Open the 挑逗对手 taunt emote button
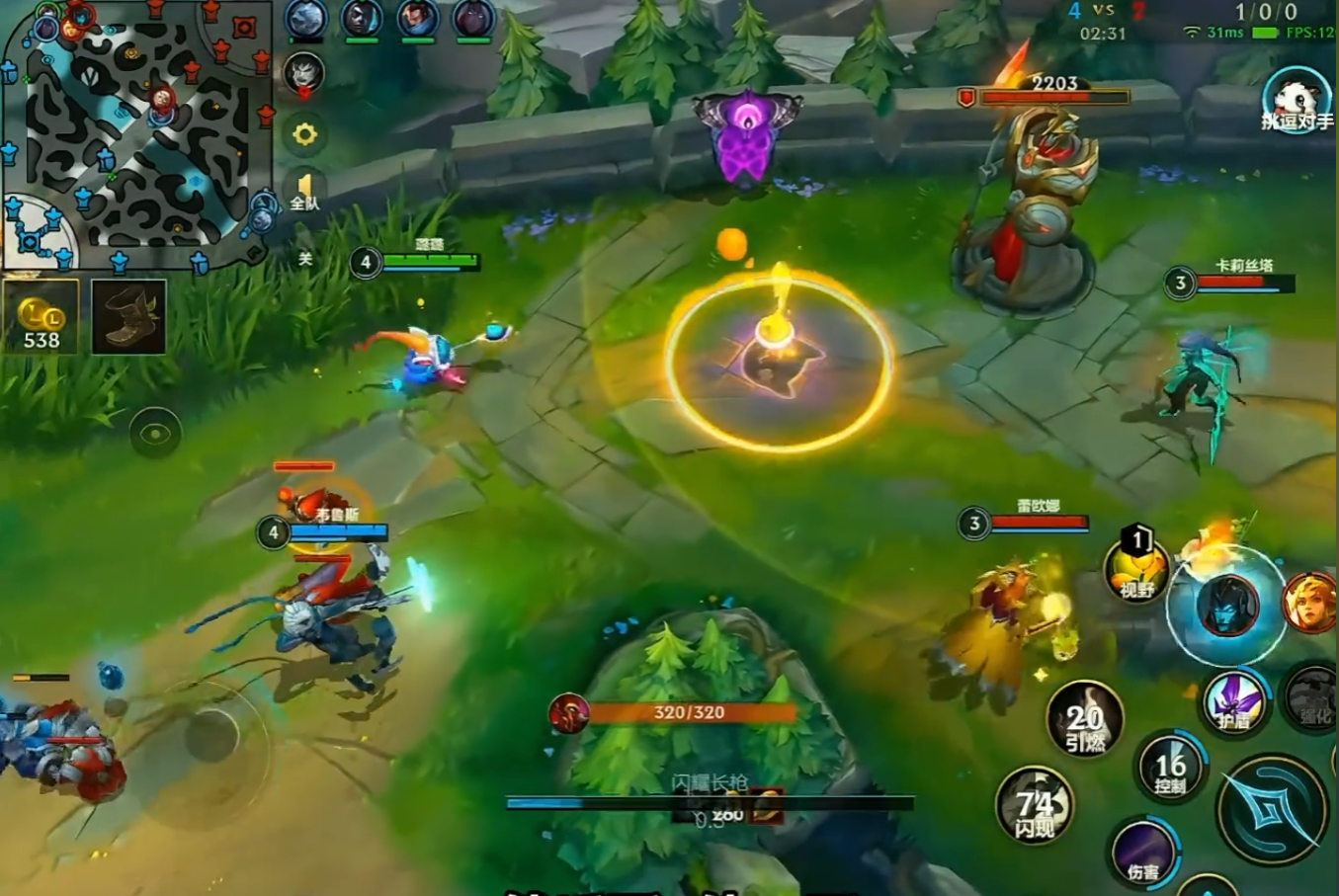 1296,101
